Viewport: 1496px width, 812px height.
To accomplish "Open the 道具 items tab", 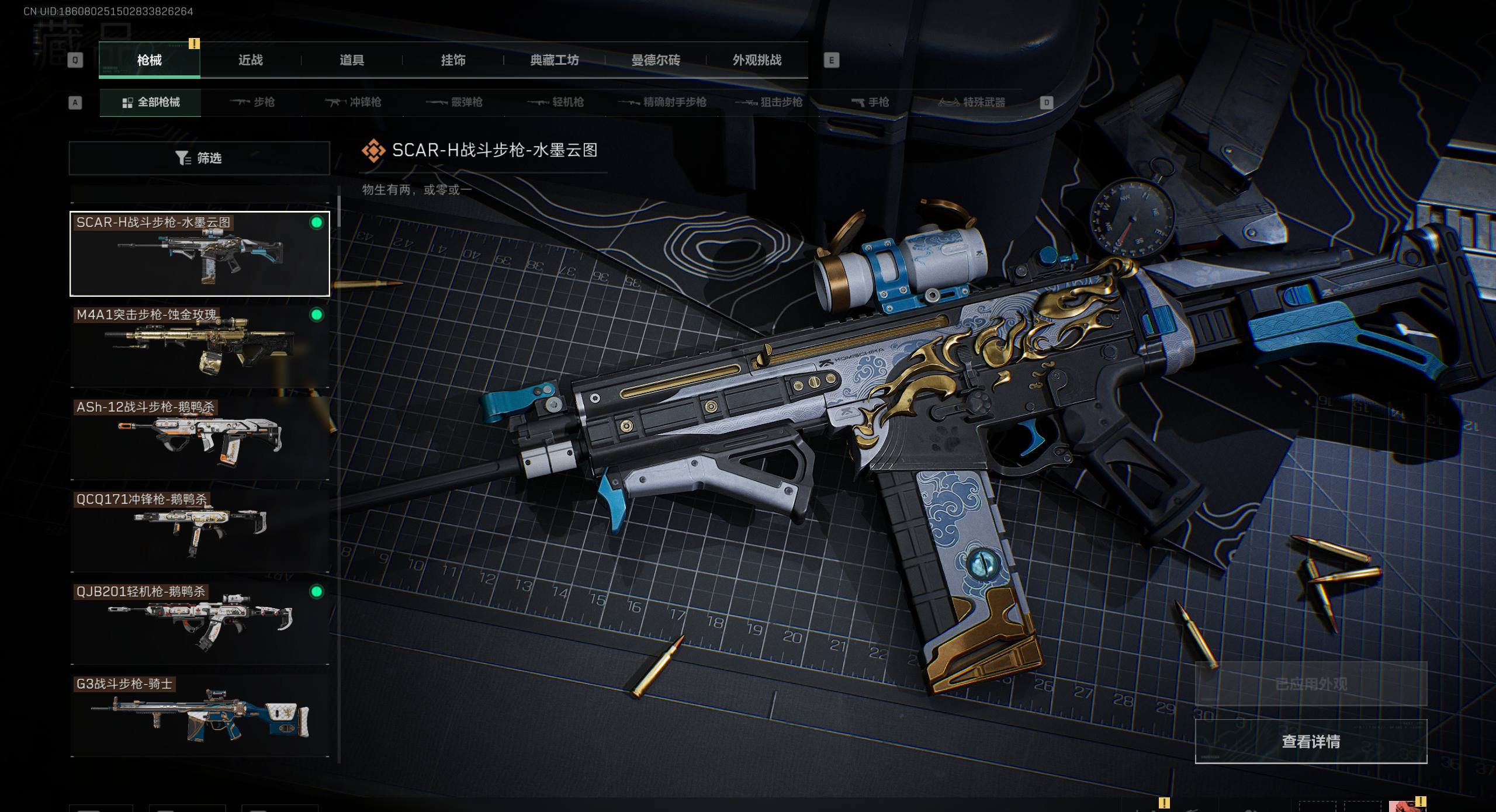I will [x=352, y=60].
